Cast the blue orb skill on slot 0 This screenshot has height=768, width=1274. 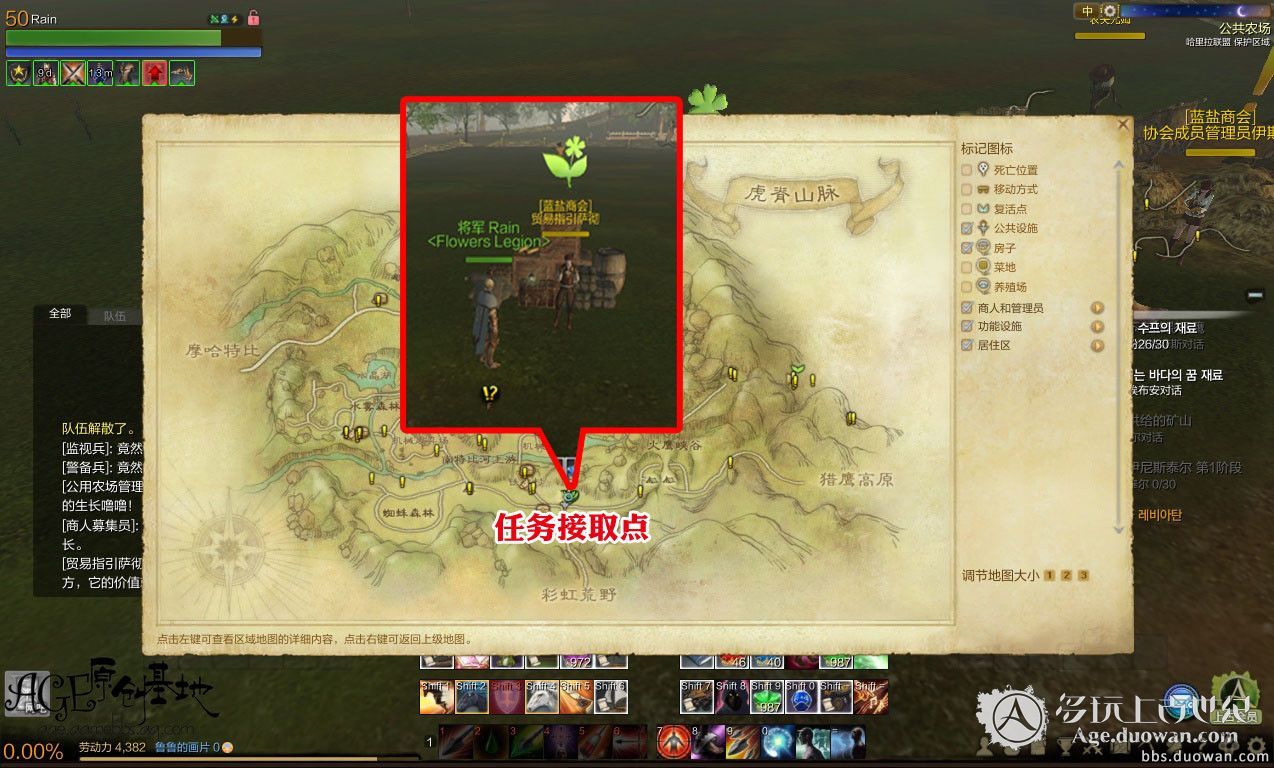point(777,742)
